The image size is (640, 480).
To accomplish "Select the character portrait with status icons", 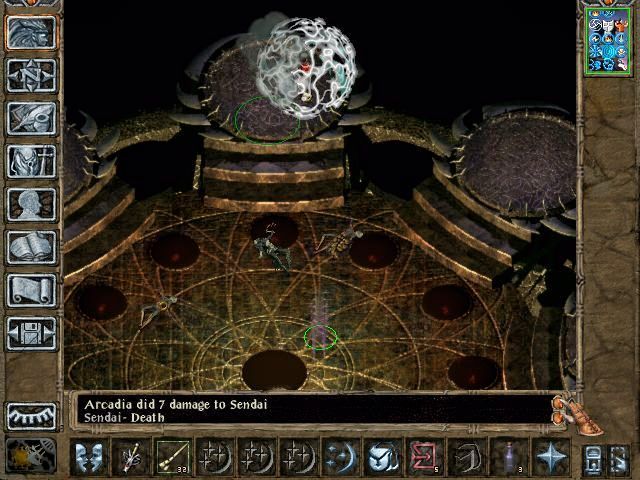I will coord(609,38).
